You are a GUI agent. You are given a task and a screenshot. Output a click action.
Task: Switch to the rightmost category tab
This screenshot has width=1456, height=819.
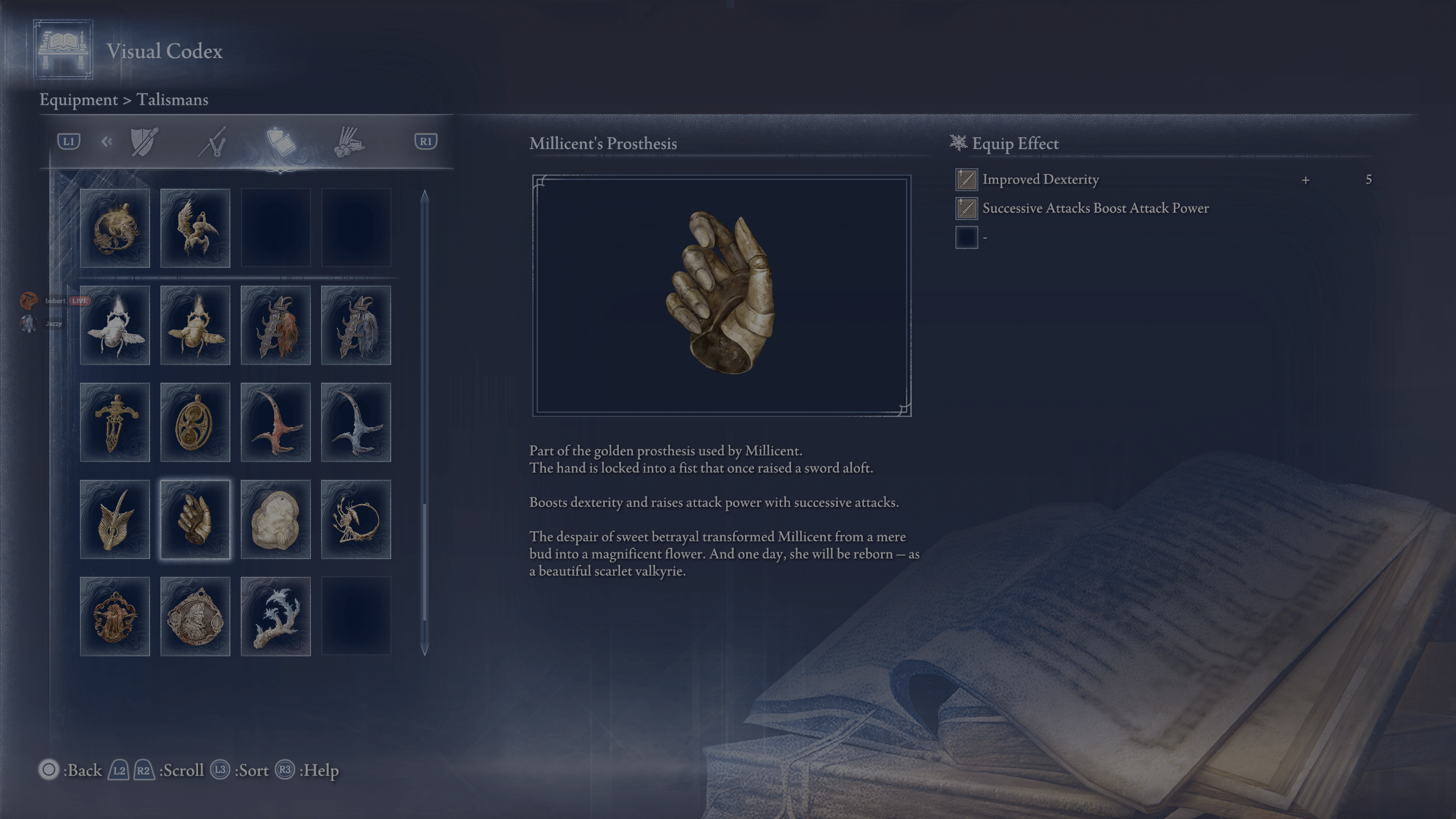click(349, 141)
